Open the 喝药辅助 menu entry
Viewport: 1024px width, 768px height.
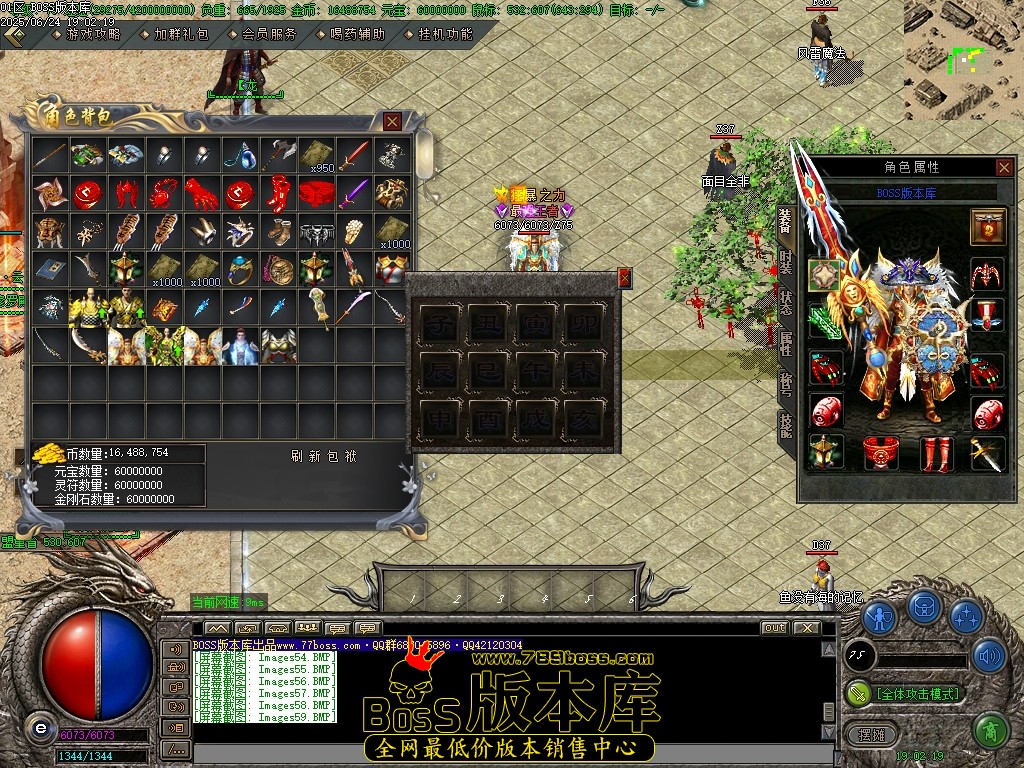pyautogui.click(x=357, y=34)
